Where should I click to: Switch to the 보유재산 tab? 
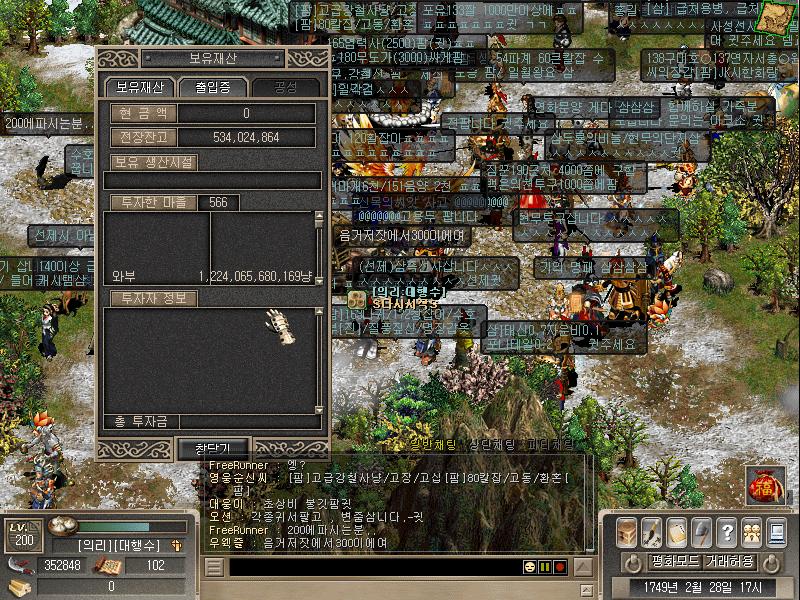click(x=140, y=87)
